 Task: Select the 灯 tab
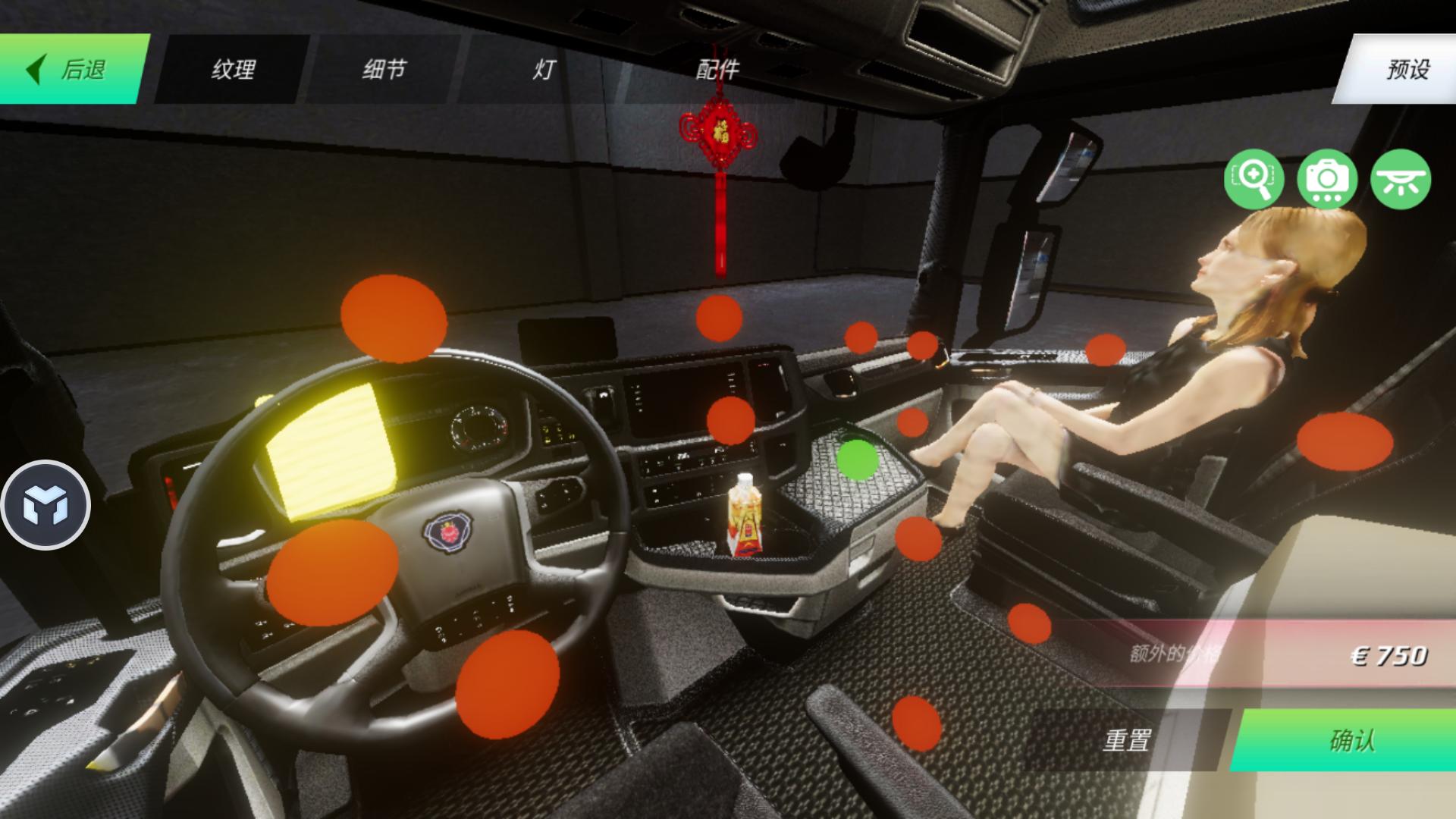click(x=543, y=70)
